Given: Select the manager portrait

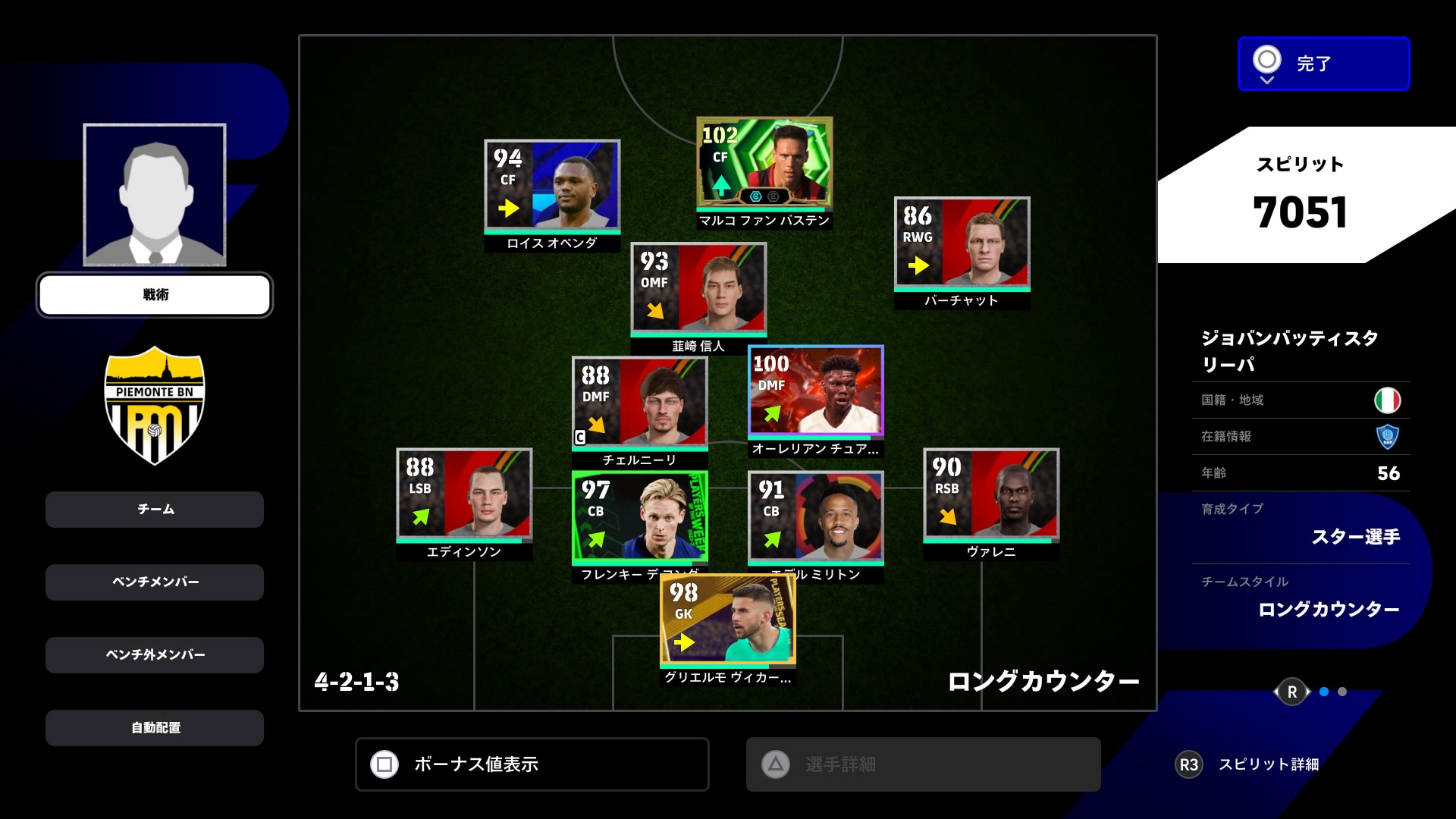Looking at the screenshot, I should (x=155, y=195).
